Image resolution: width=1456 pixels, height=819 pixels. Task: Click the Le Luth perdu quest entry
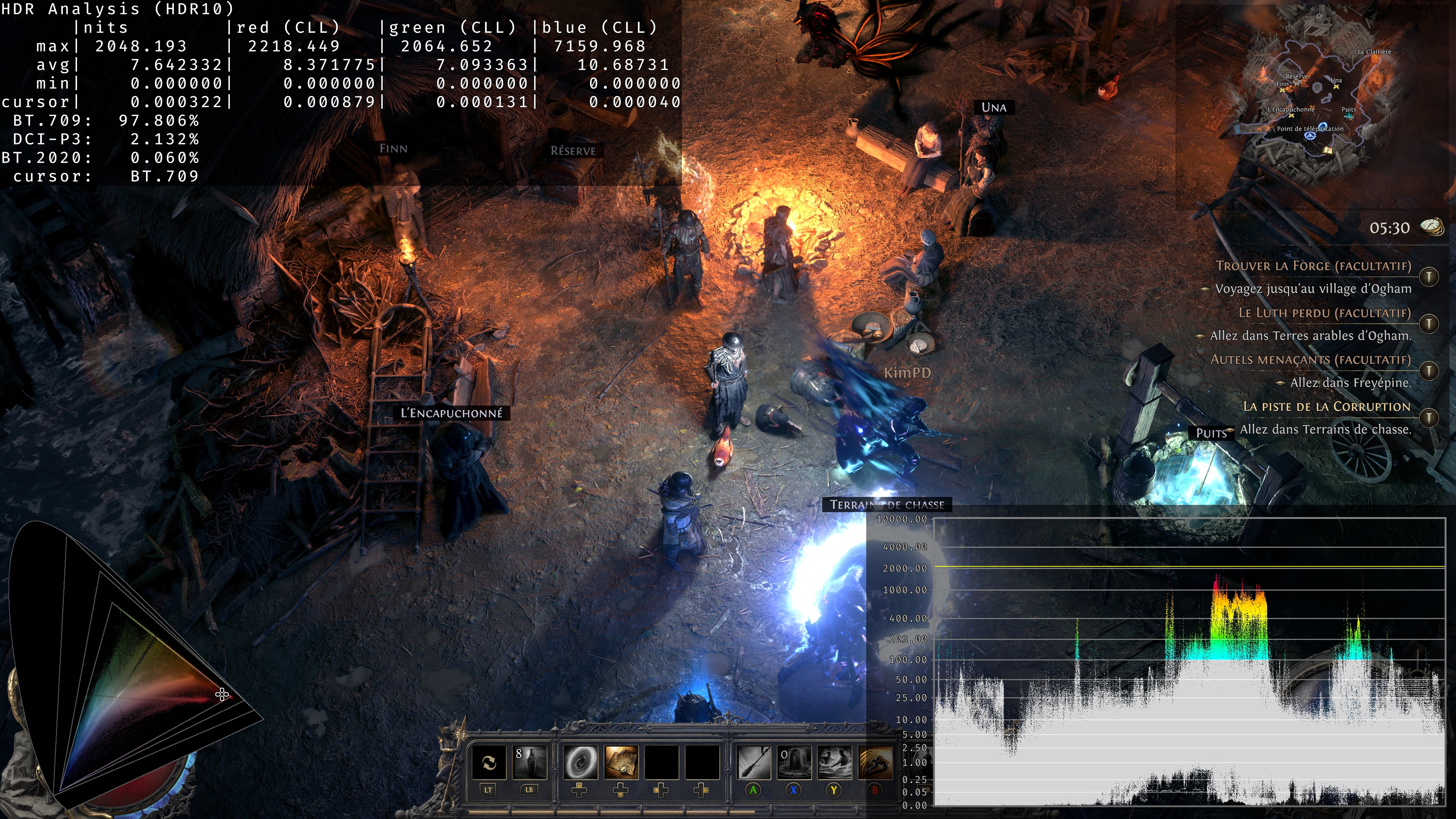1324,313
